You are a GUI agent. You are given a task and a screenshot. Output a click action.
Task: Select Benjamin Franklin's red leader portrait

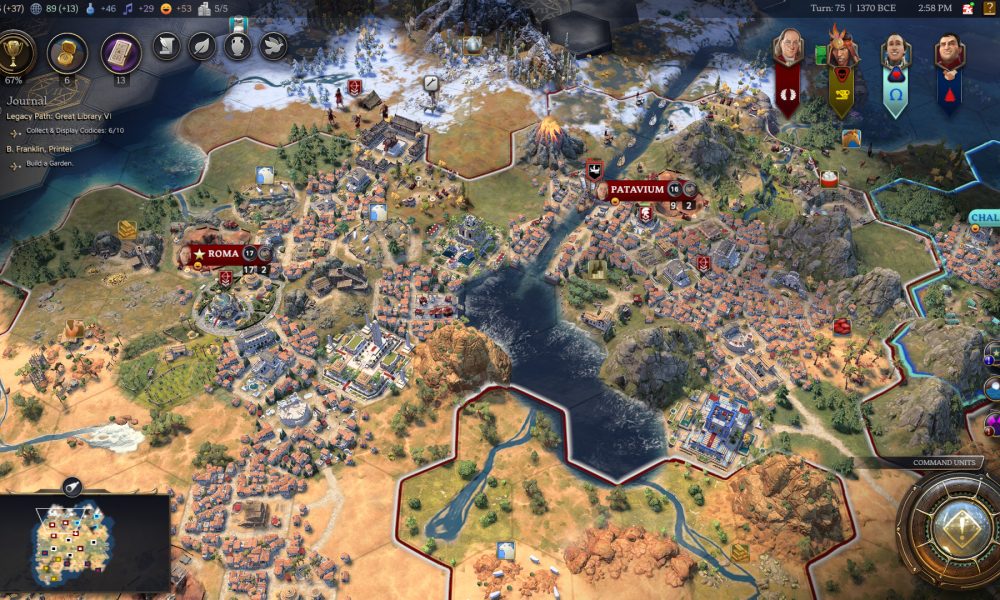788,50
